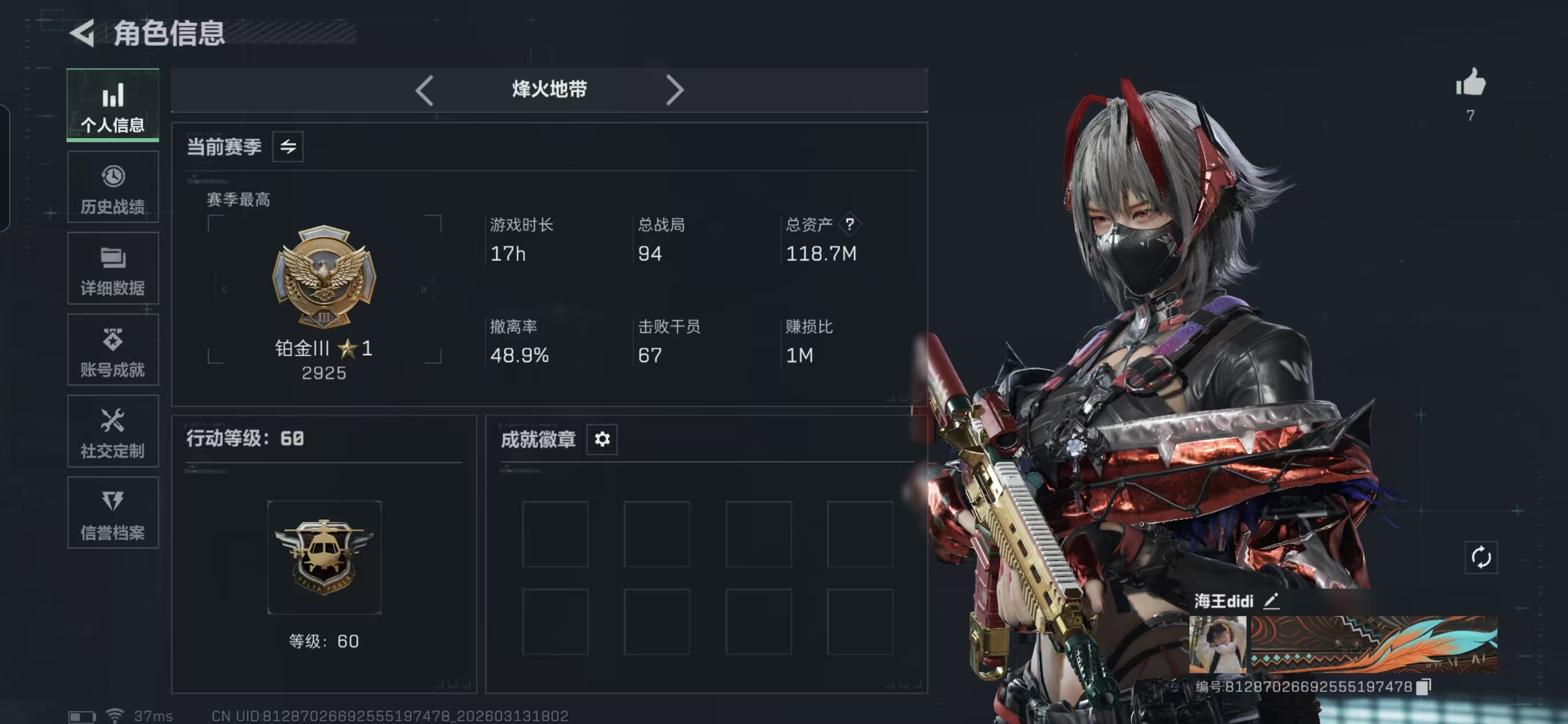Toggle the 当前赛季 season switch button
This screenshot has width=1568, height=724.
tap(288, 147)
